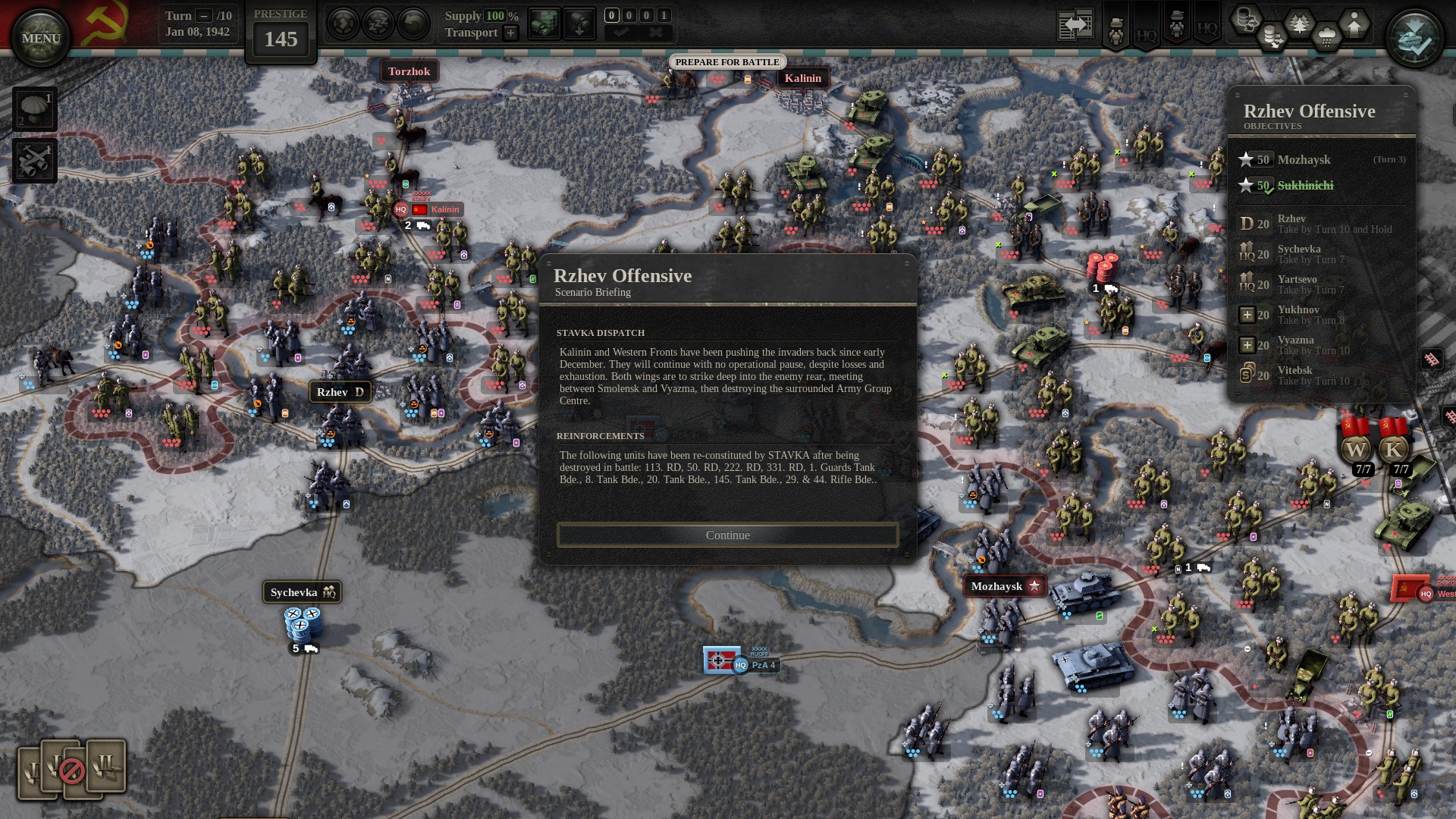Continue past the Rzhev Offensive briefing

727,535
